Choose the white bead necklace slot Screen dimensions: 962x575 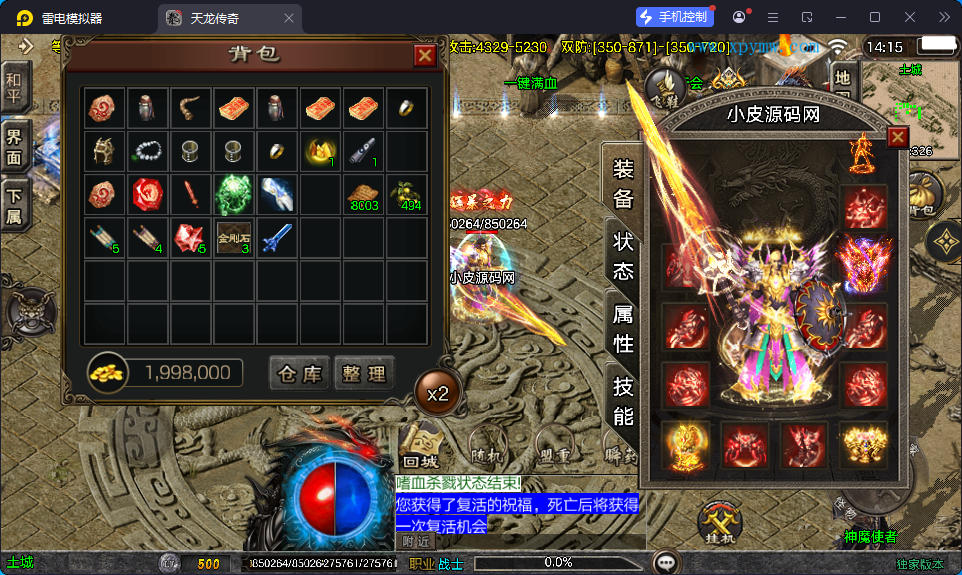click(148, 151)
